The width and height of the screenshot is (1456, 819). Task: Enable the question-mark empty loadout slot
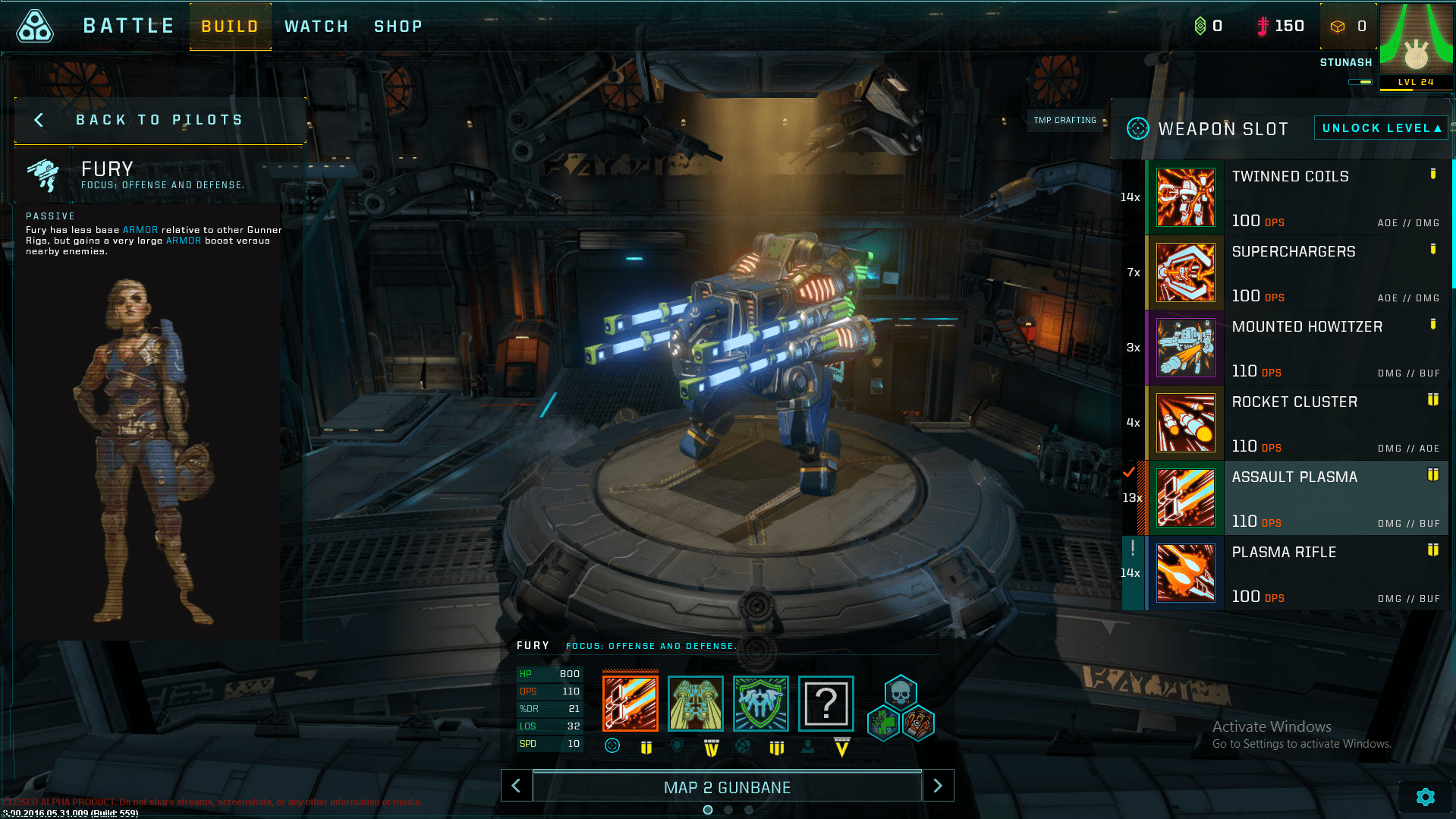coord(826,704)
